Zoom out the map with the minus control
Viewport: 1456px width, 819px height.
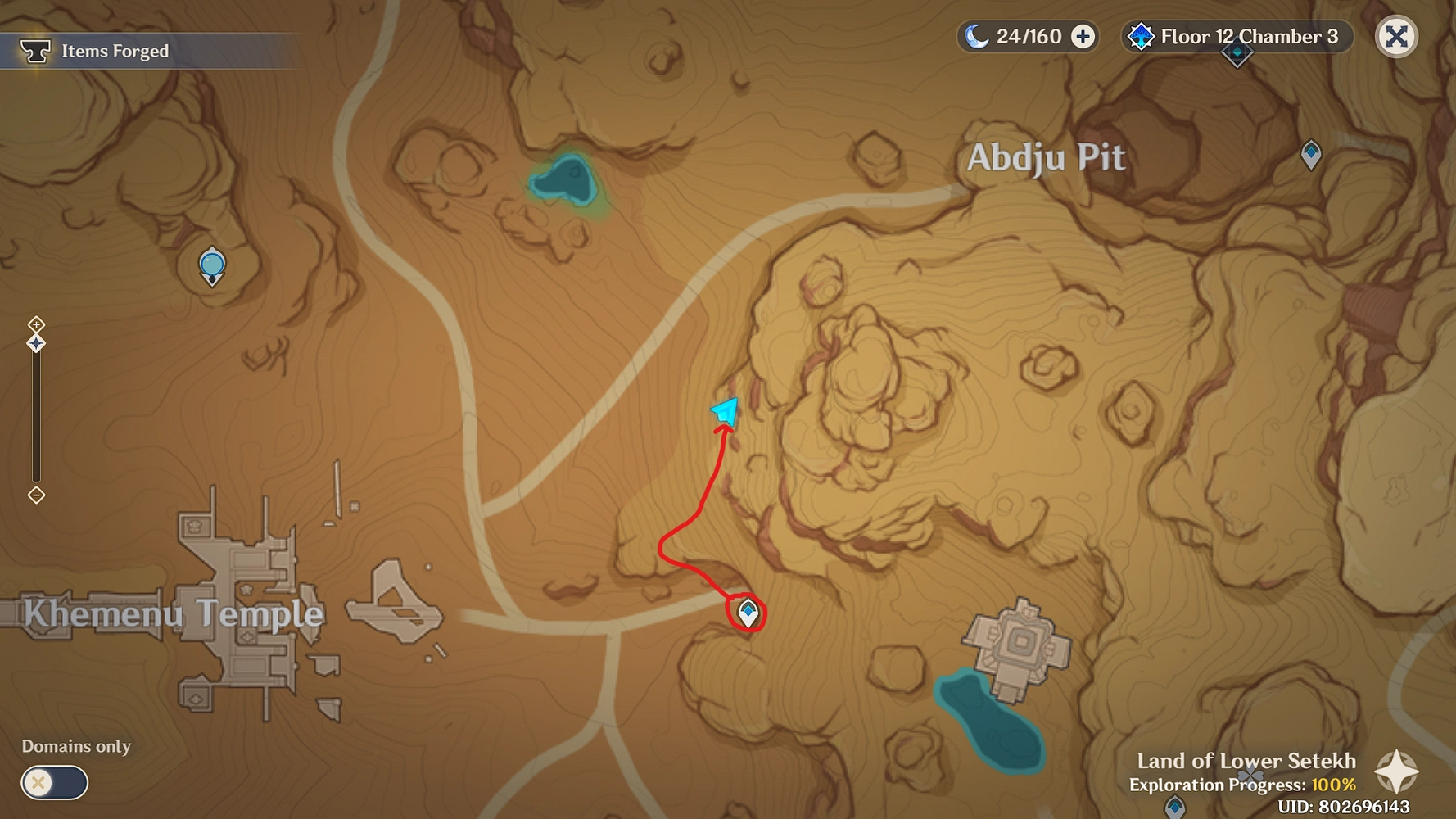coord(36,495)
